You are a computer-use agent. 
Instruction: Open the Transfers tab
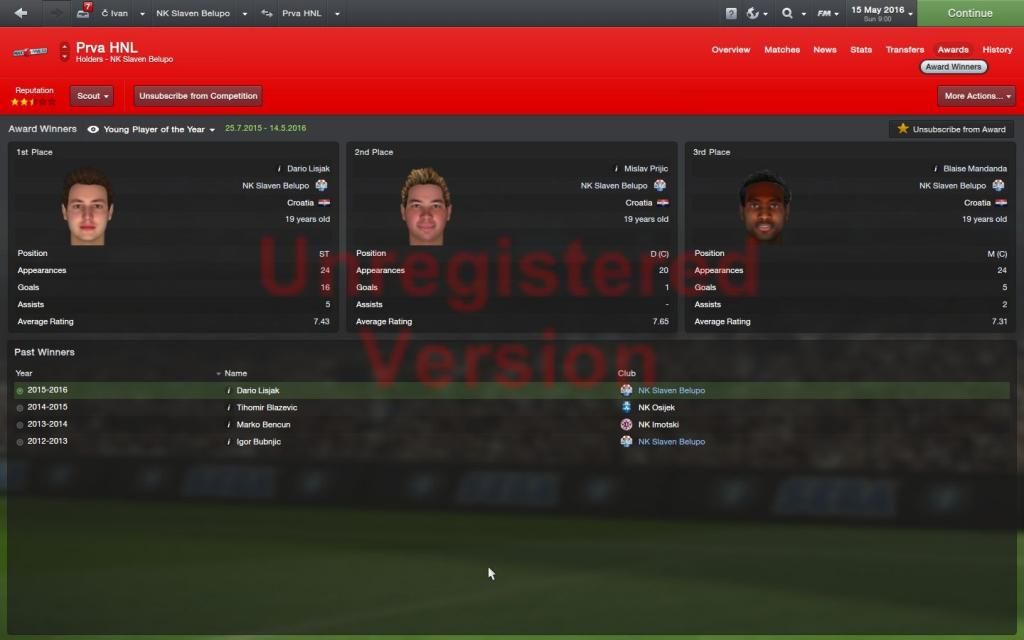click(905, 49)
